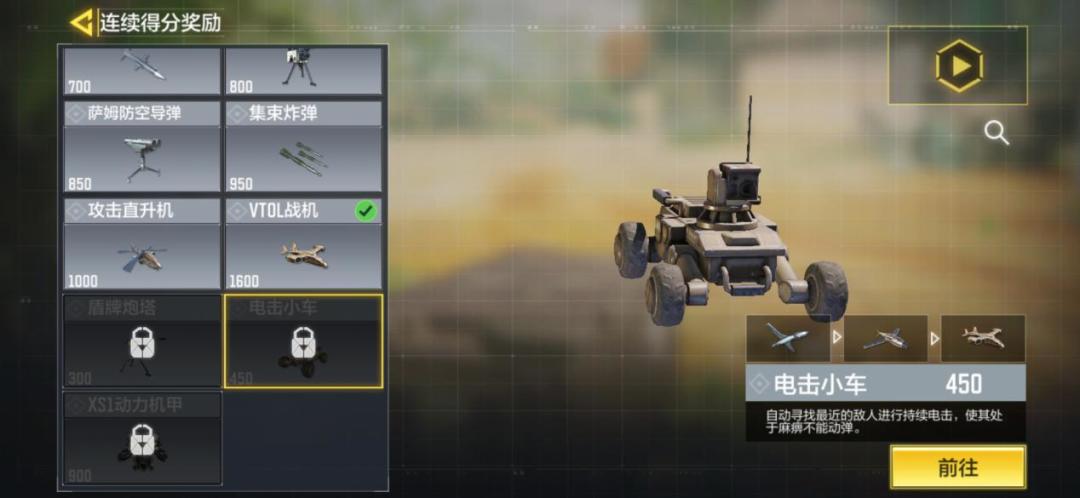Tap the yellow 前往 button
The image size is (1080, 498).
pyautogui.click(x=957, y=467)
